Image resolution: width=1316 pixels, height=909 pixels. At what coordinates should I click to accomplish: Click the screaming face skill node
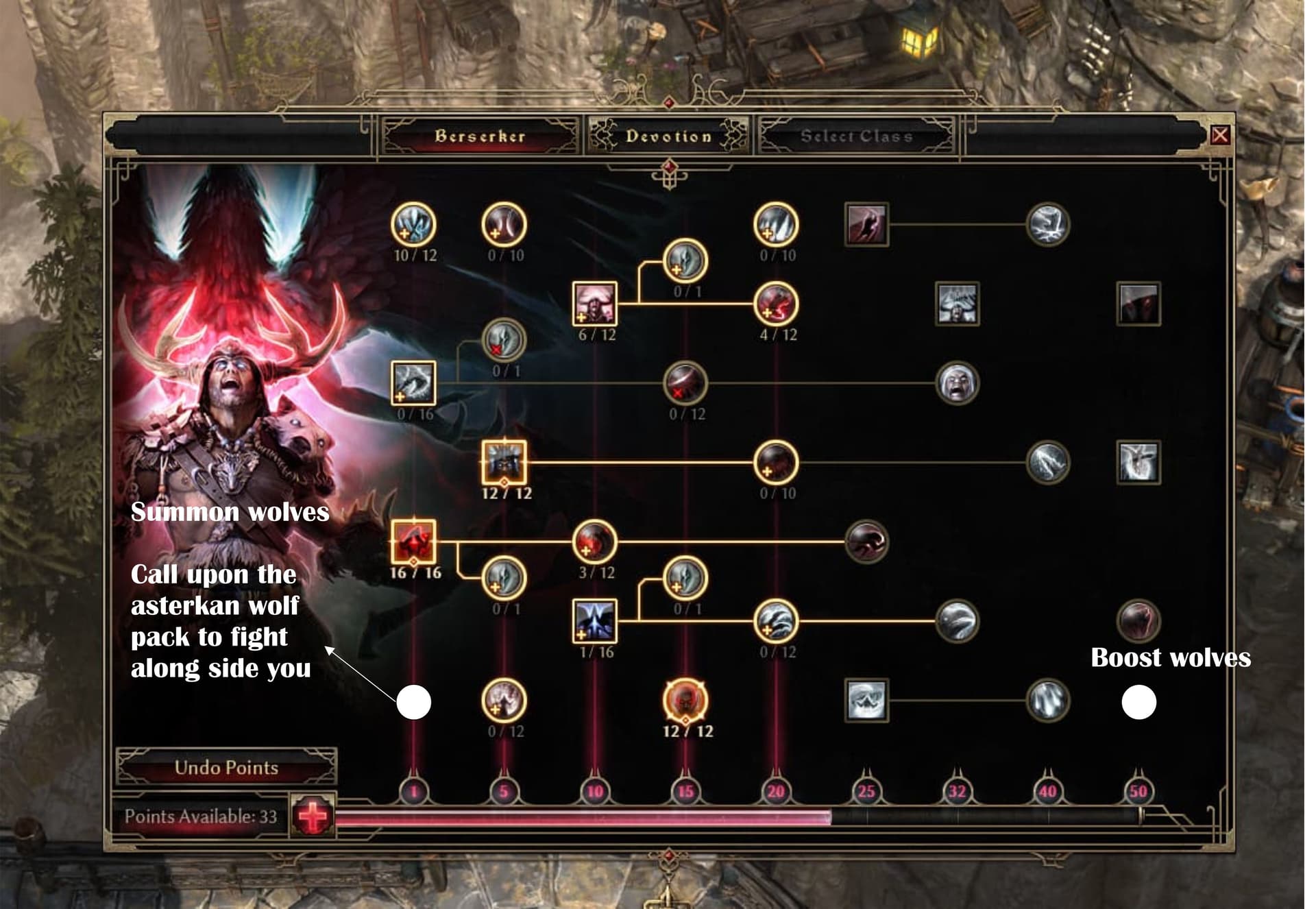(x=957, y=383)
